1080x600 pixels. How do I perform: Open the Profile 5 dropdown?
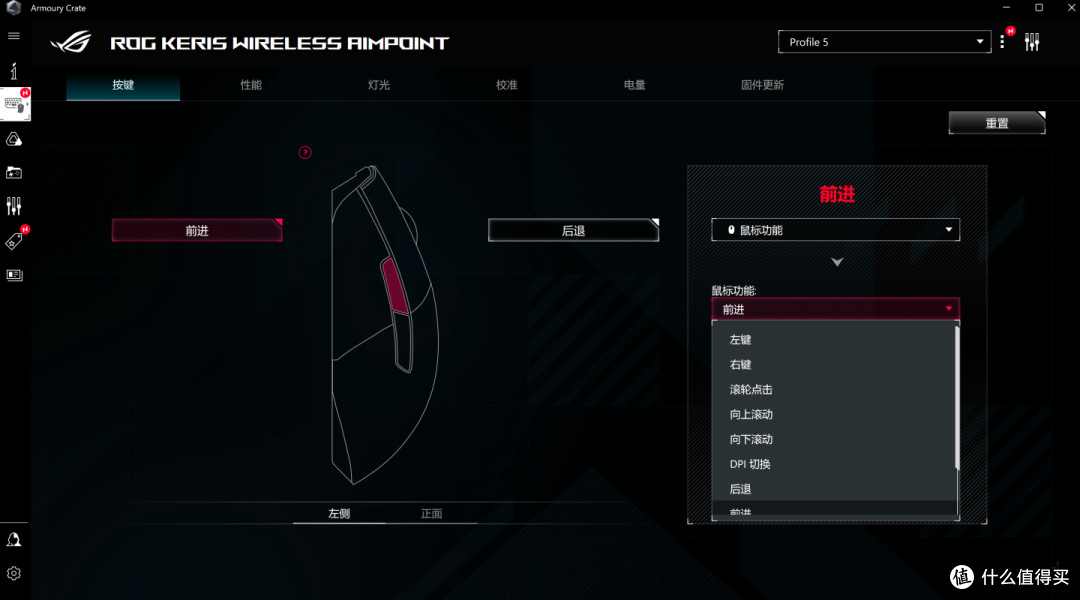coord(884,42)
